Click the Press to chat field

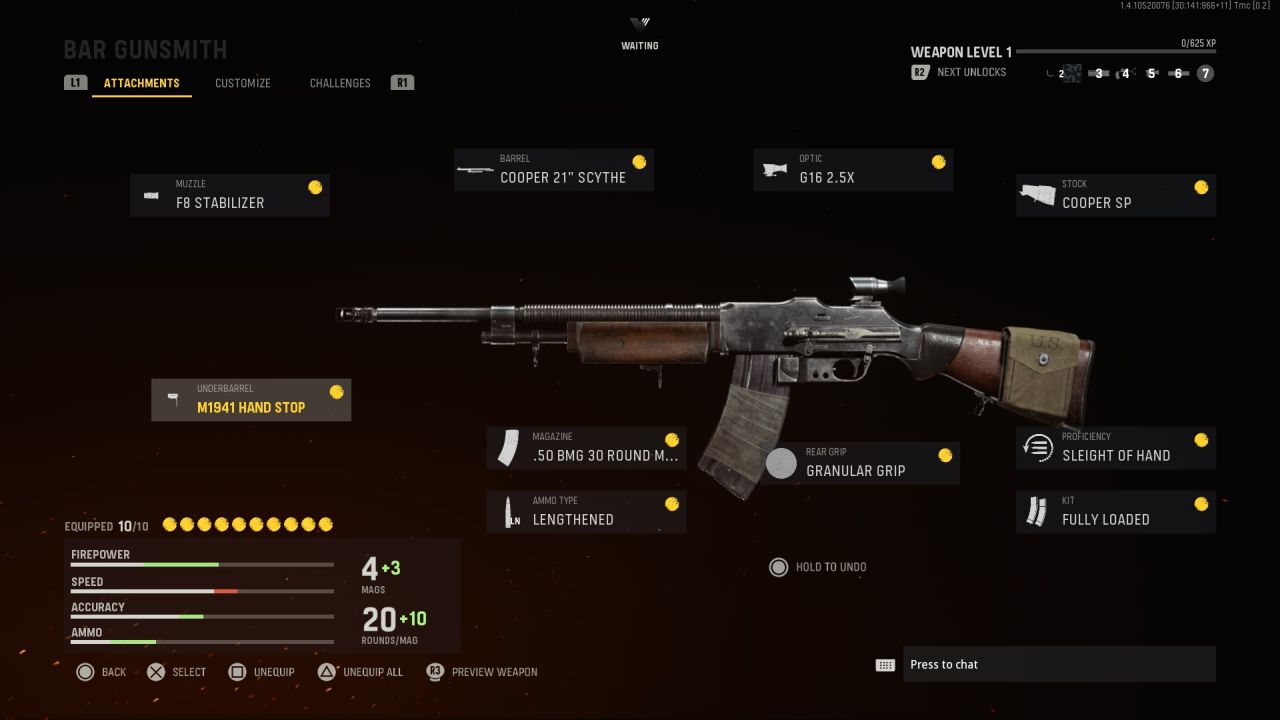click(1058, 664)
